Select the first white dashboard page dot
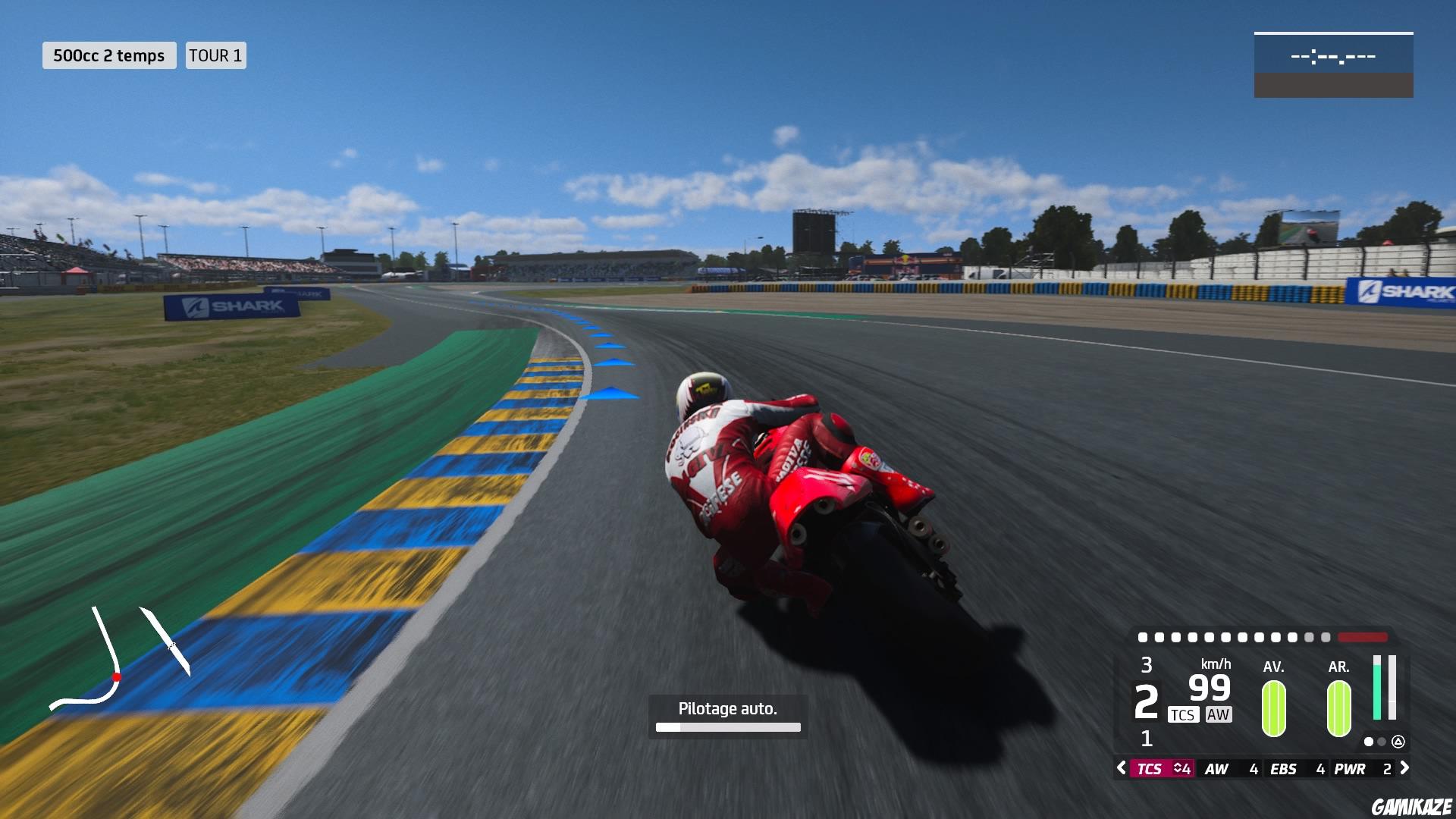The height and width of the screenshot is (819, 1456). click(x=1369, y=741)
